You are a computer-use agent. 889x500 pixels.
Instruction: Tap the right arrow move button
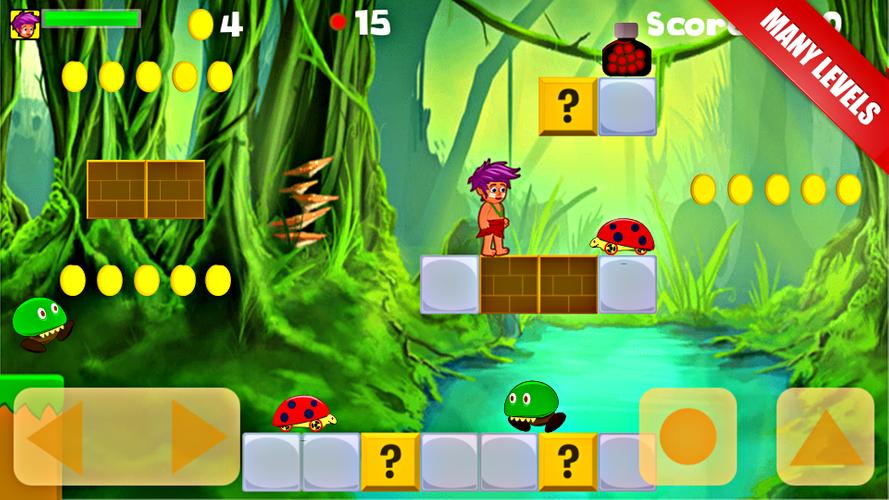click(197, 436)
